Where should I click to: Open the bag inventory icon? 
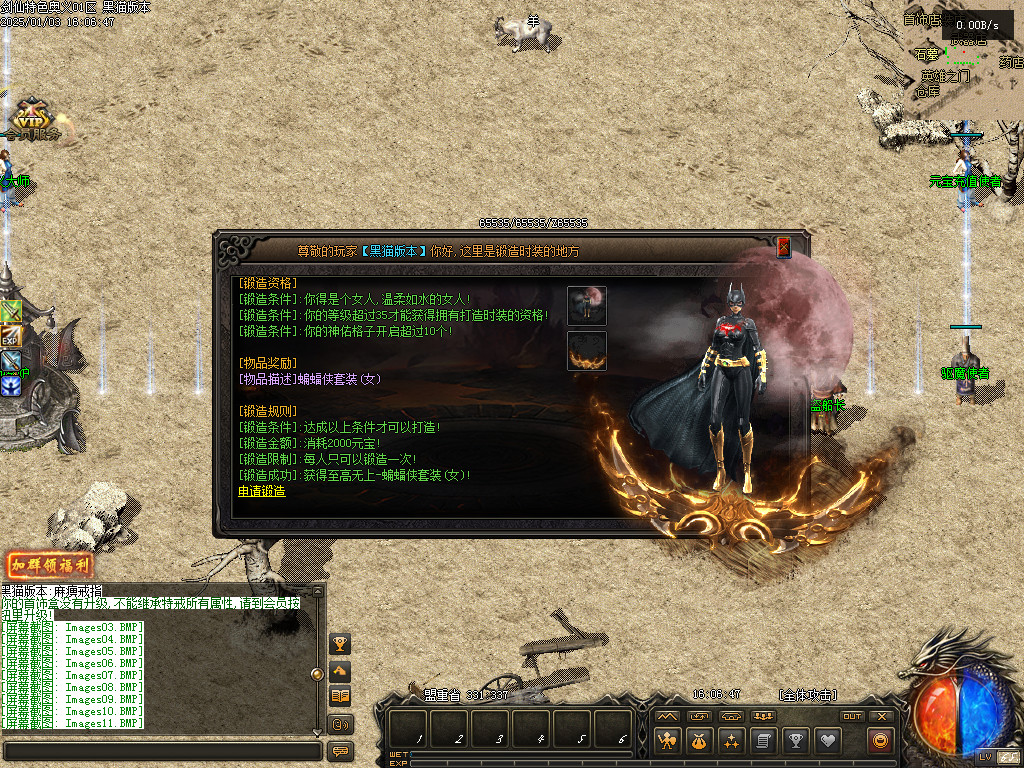pos(700,741)
